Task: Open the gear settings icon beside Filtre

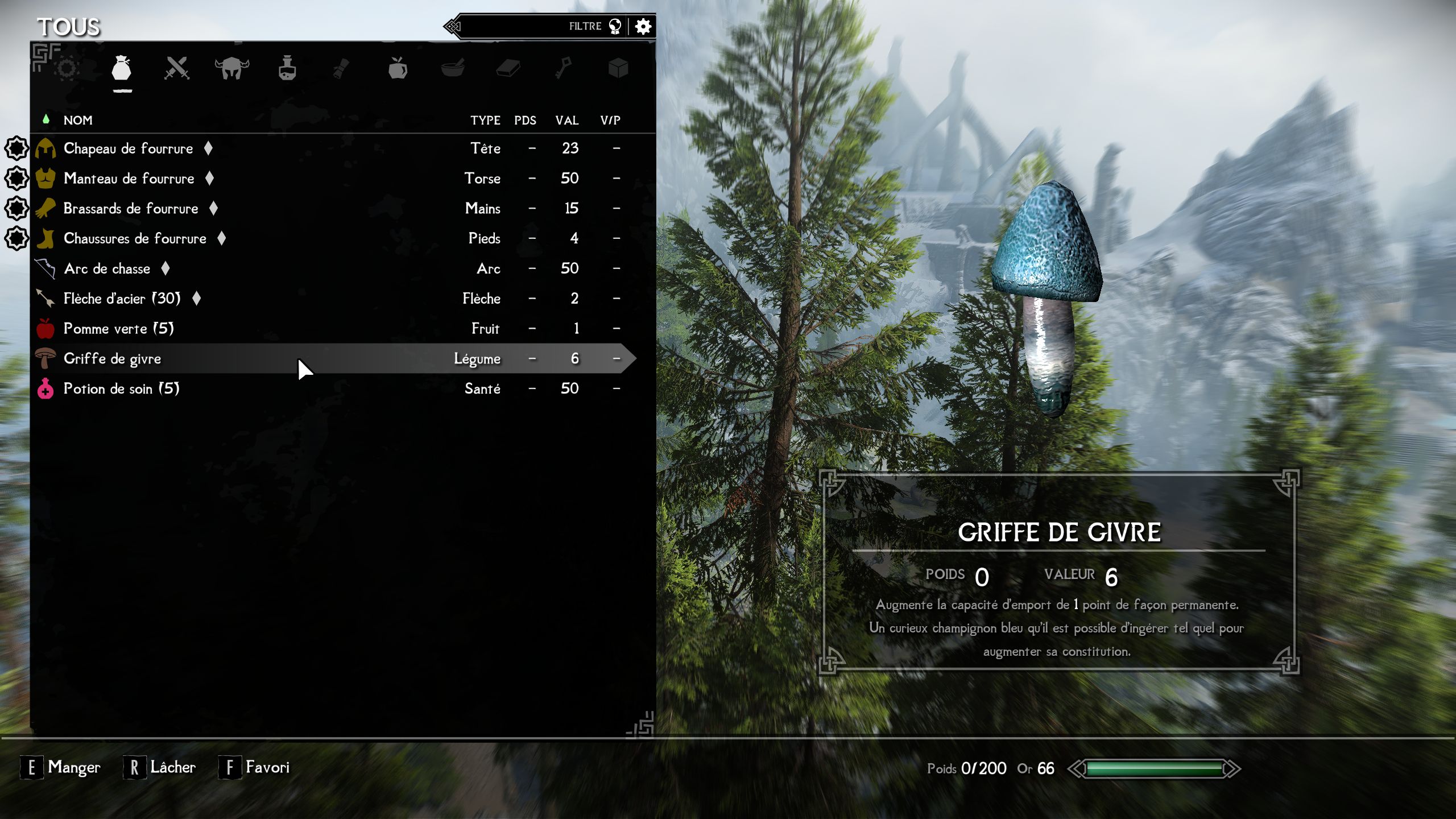Action: 643,26
